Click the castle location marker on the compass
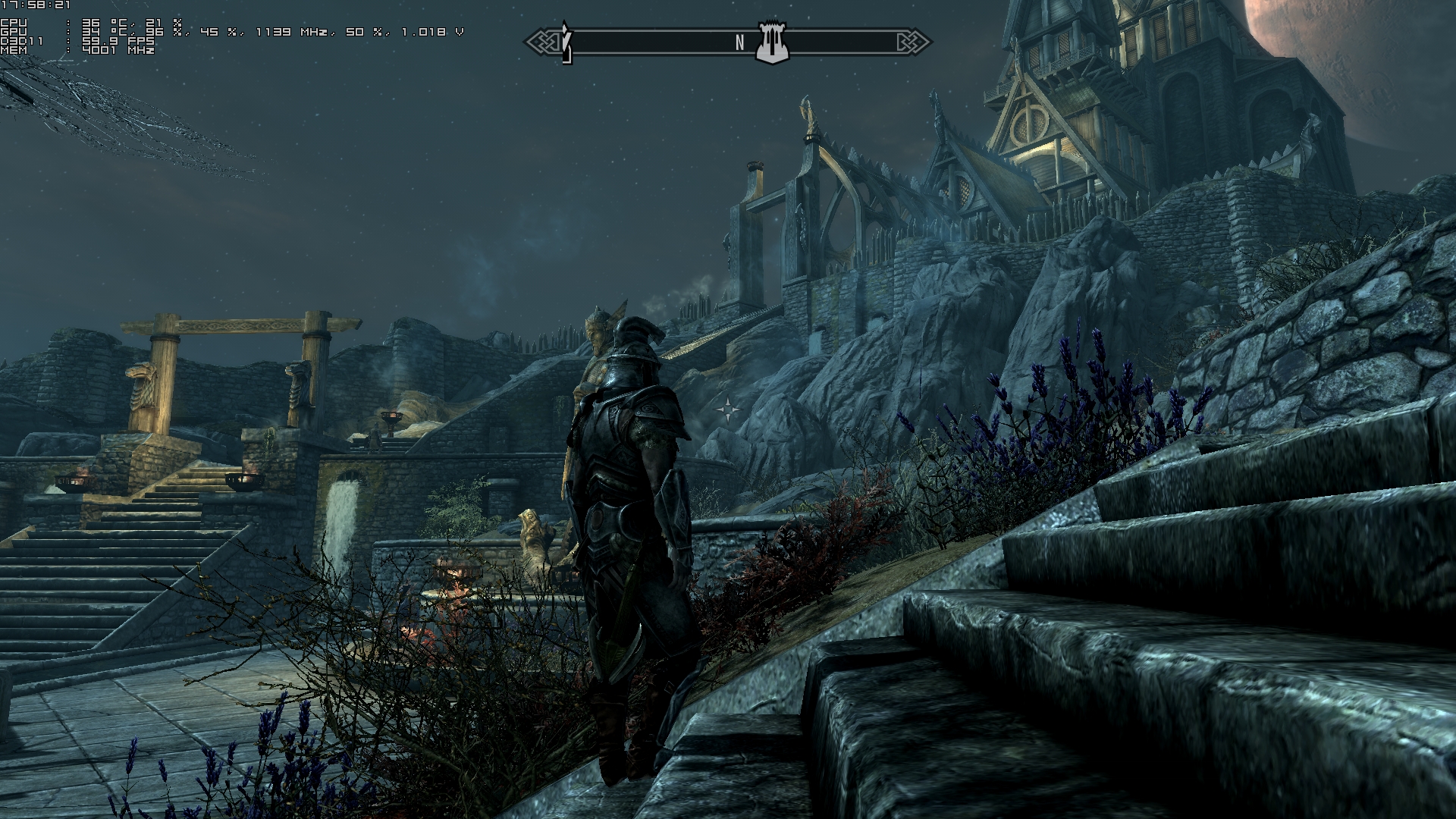1456x819 pixels. [773, 43]
